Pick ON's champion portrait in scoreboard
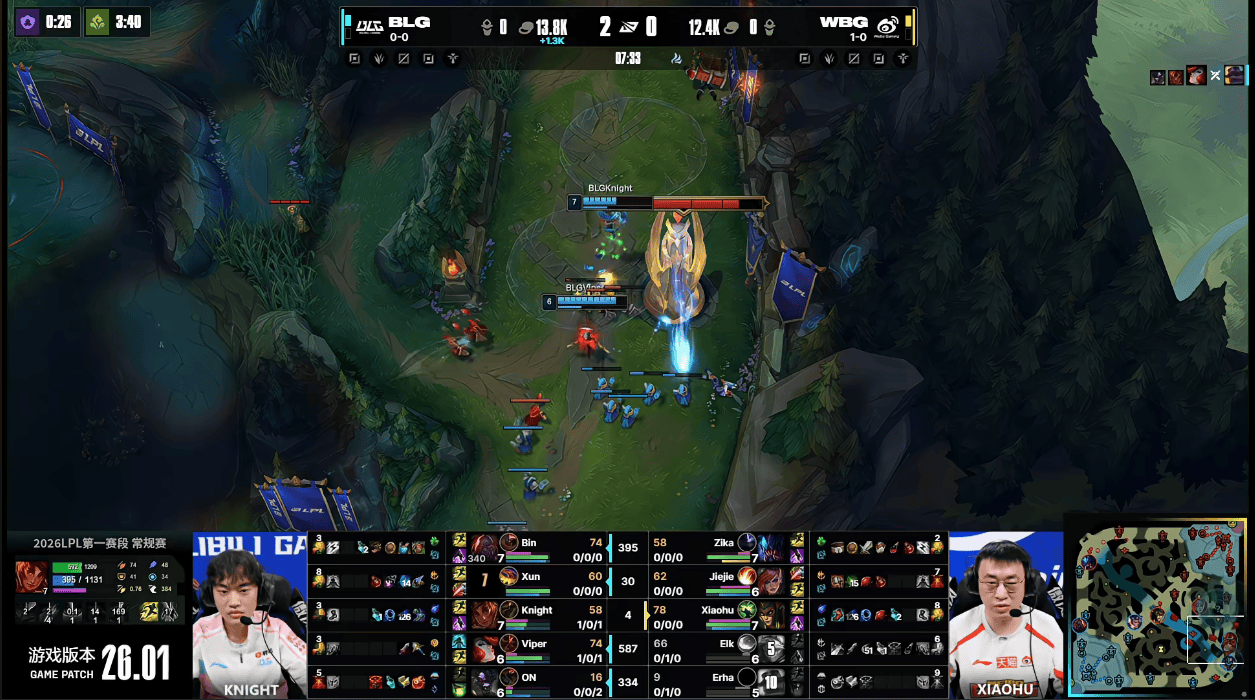Screen dimensions: 1255x700 [x=484, y=682]
